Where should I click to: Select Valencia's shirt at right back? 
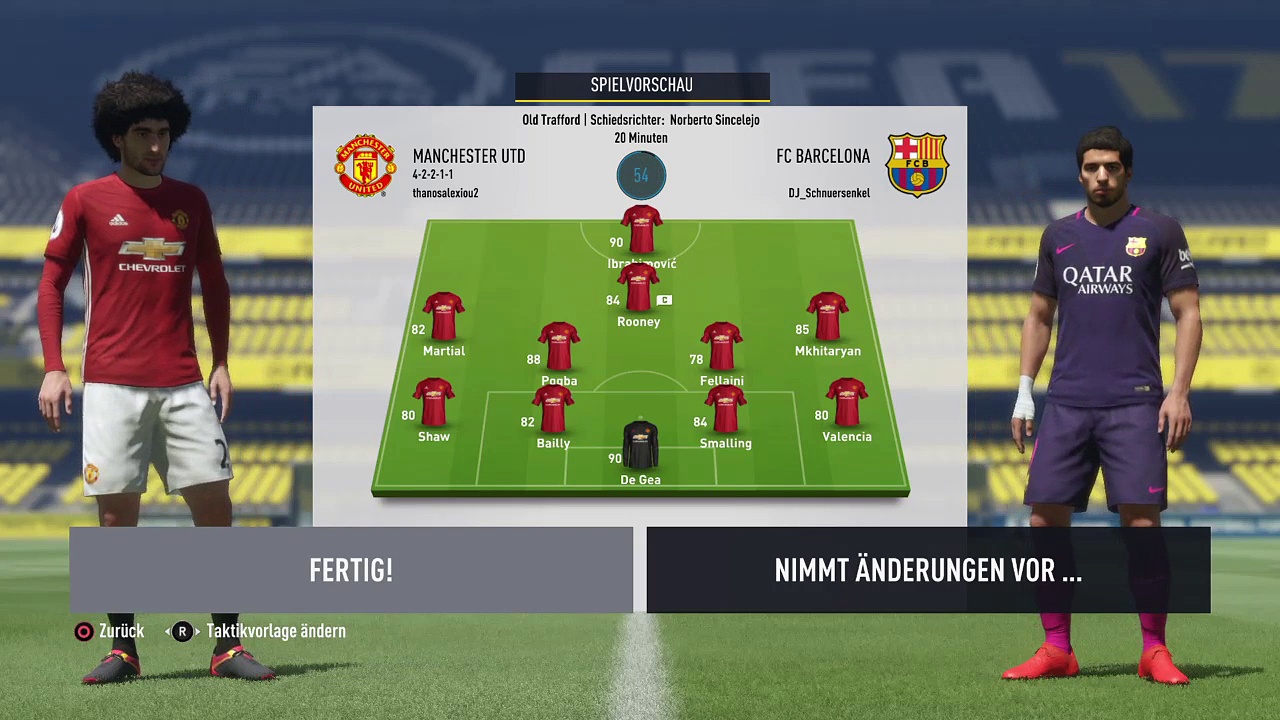coord(846,403)
